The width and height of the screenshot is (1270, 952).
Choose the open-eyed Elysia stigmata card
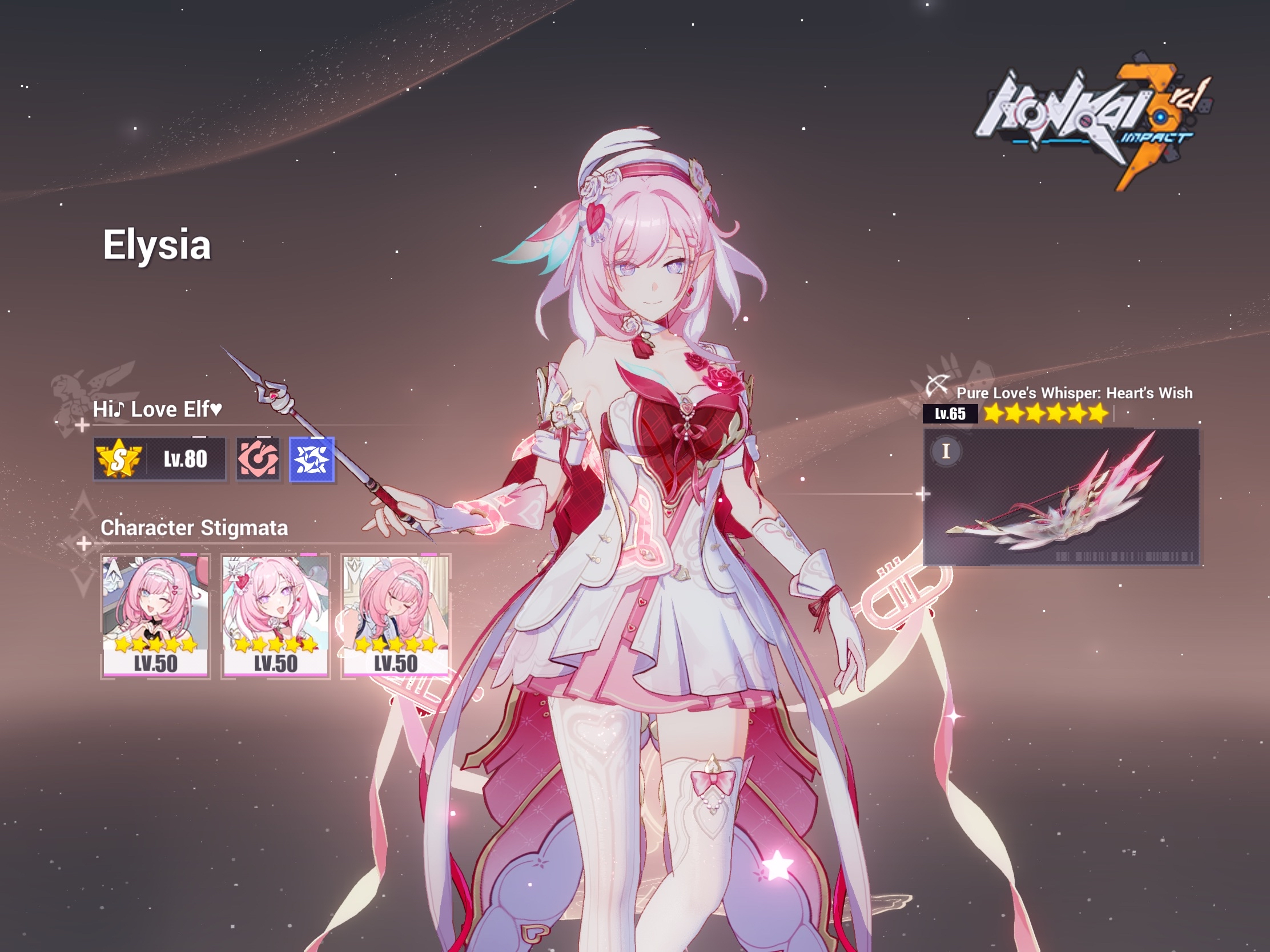(x=276, y=616)
